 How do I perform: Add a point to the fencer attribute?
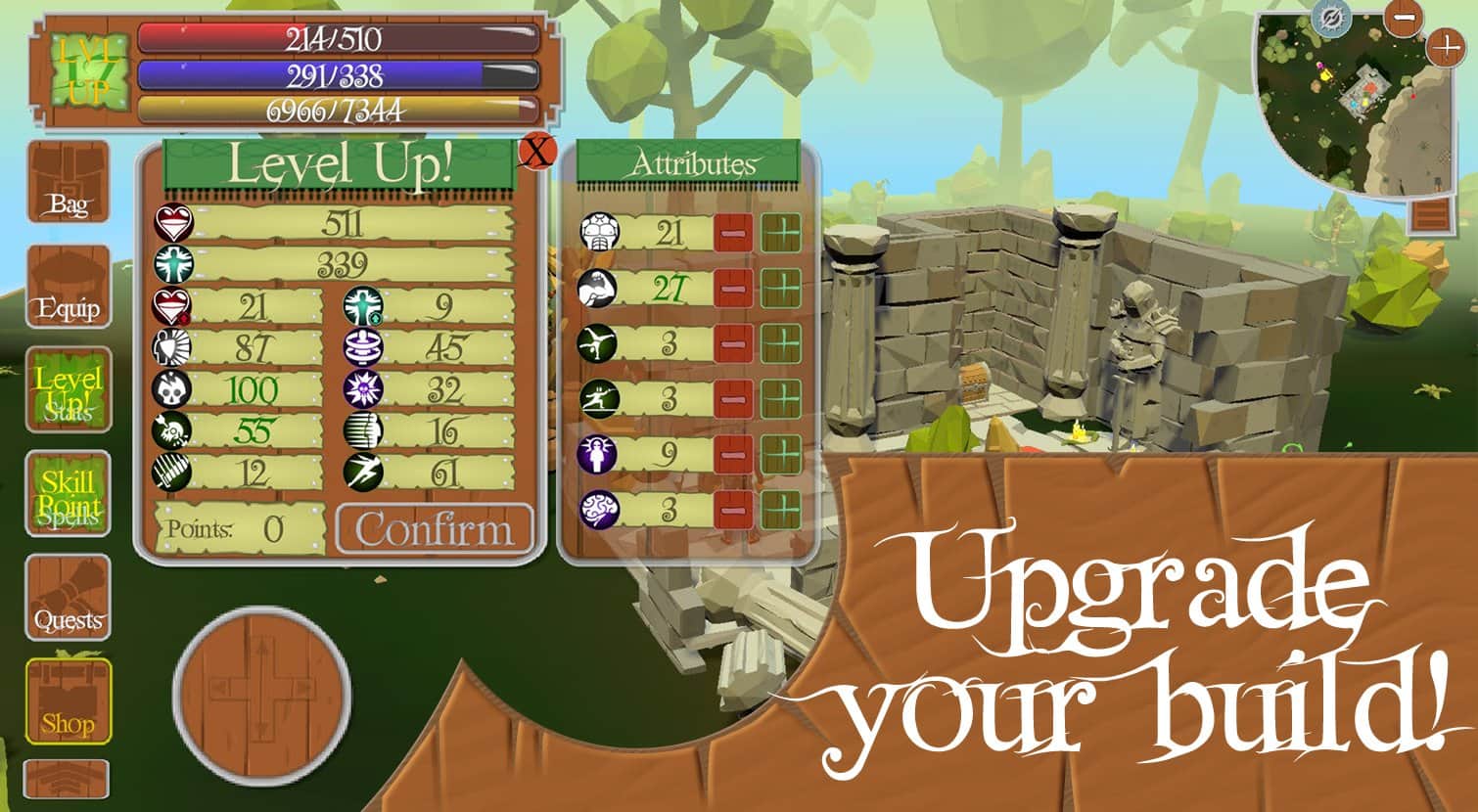click(780, 399)
